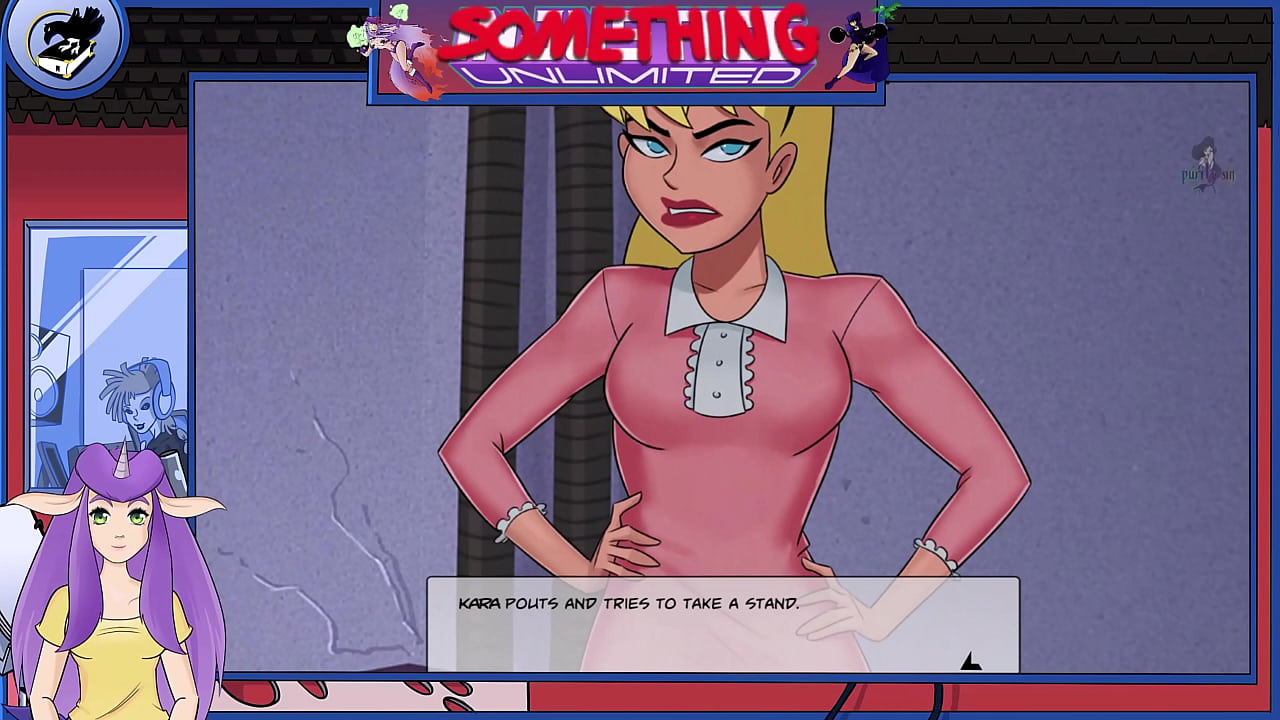Click the blue window frame on the left
The height and width of the screenshot is (720, 1280).
tap(30, 350)
